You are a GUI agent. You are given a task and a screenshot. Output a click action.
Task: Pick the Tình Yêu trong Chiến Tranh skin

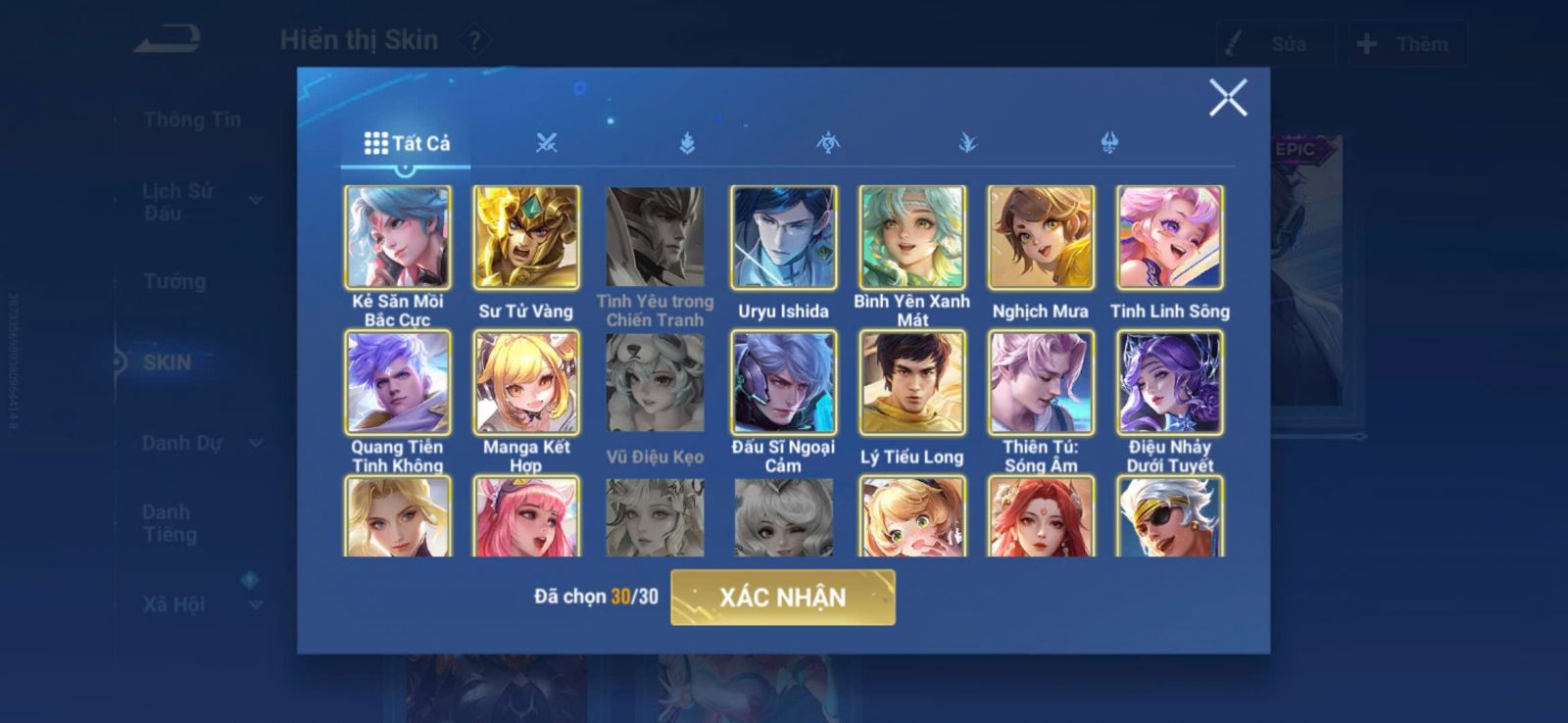pos(655,238)
